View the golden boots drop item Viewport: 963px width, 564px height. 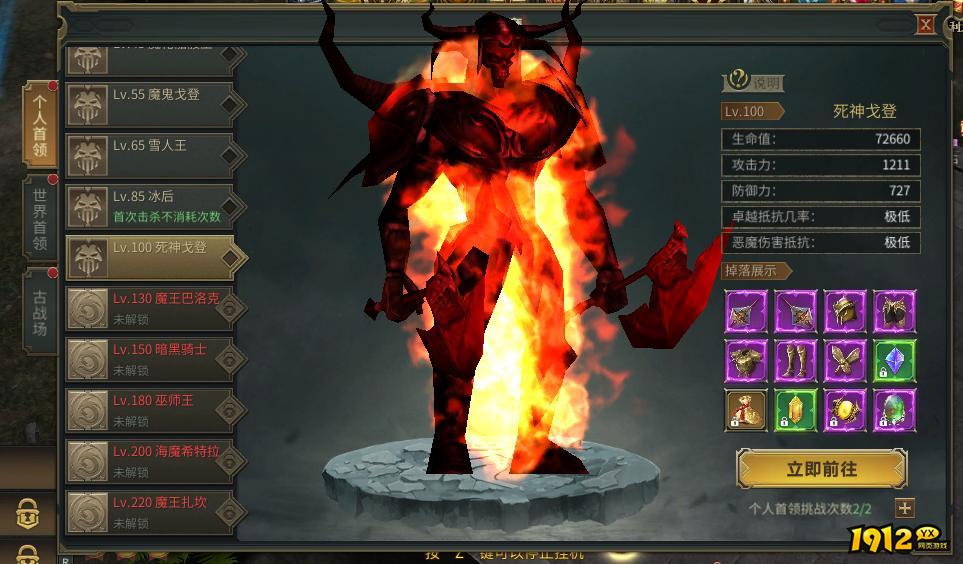(x=795, y=360)
